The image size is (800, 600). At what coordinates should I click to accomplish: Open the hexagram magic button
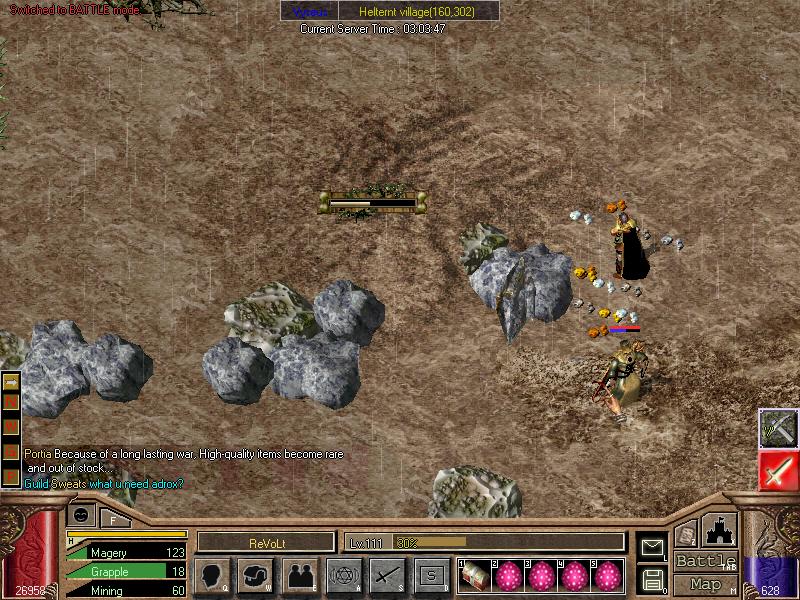click(x=344, y=575)
